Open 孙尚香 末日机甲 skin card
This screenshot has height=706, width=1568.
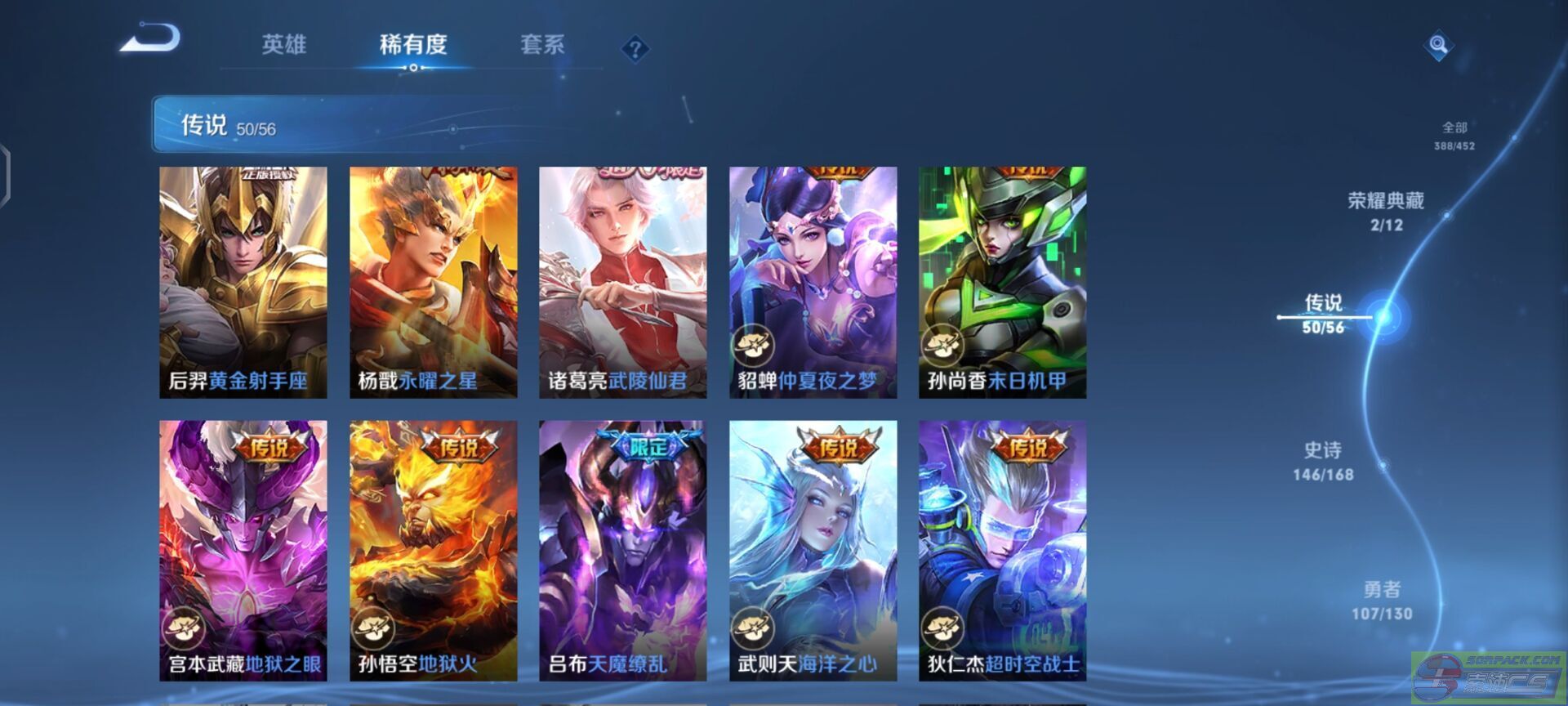1002,283
